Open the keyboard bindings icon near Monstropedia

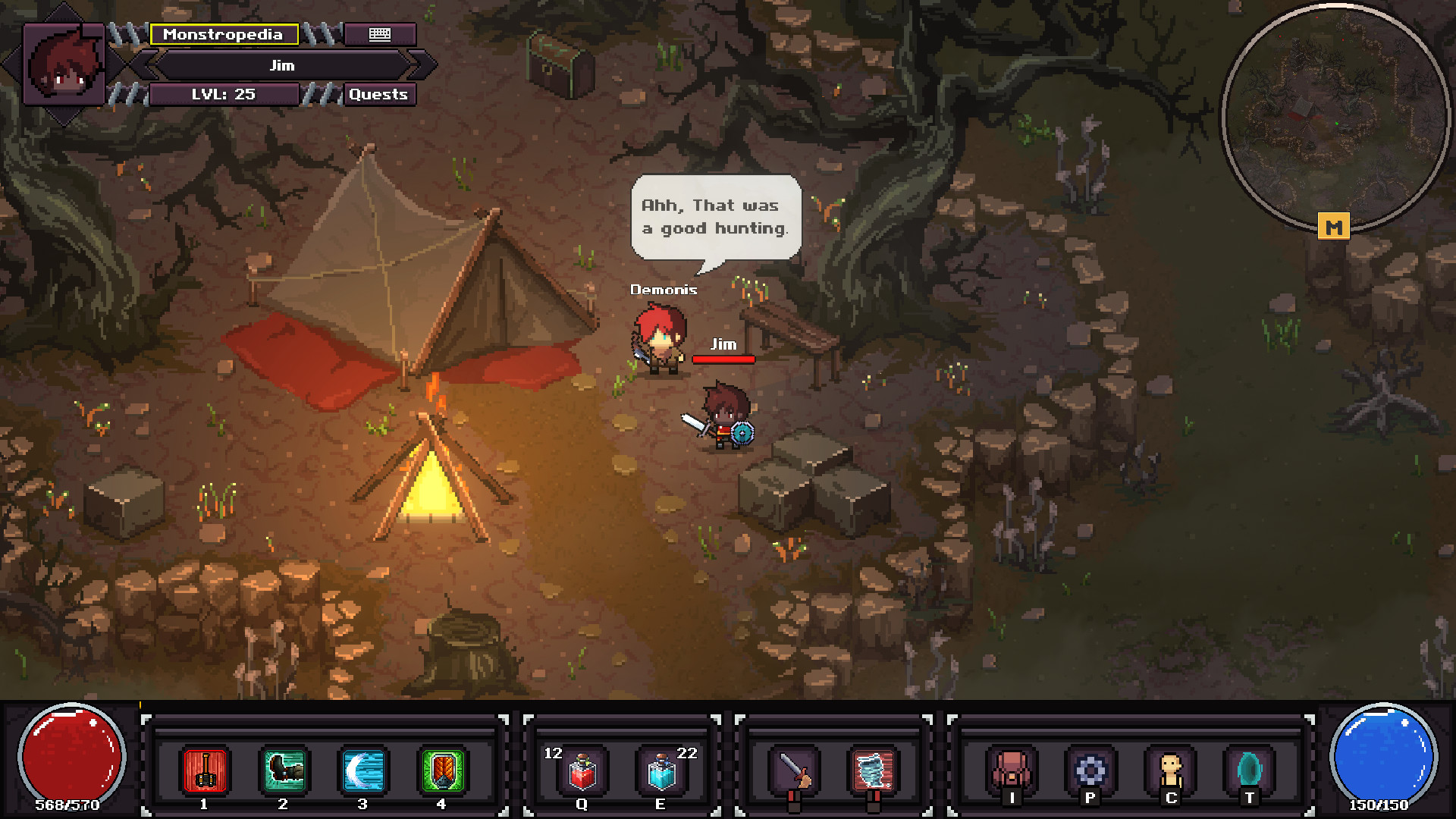379,34
